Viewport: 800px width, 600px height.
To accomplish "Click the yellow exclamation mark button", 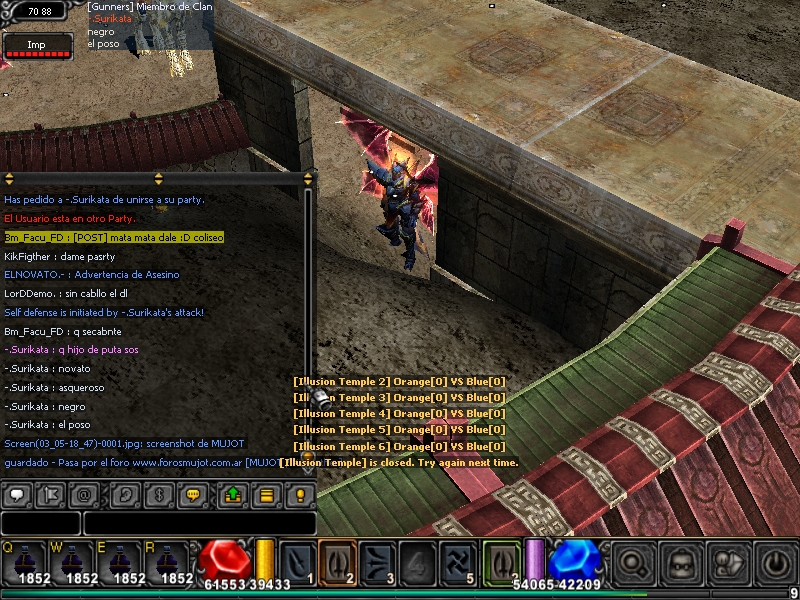I will [x=298, y=494].
